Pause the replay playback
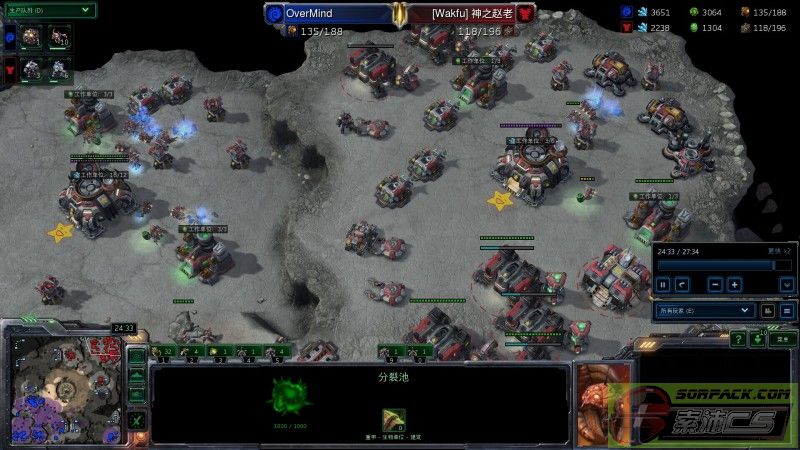 tap(662, 284)
